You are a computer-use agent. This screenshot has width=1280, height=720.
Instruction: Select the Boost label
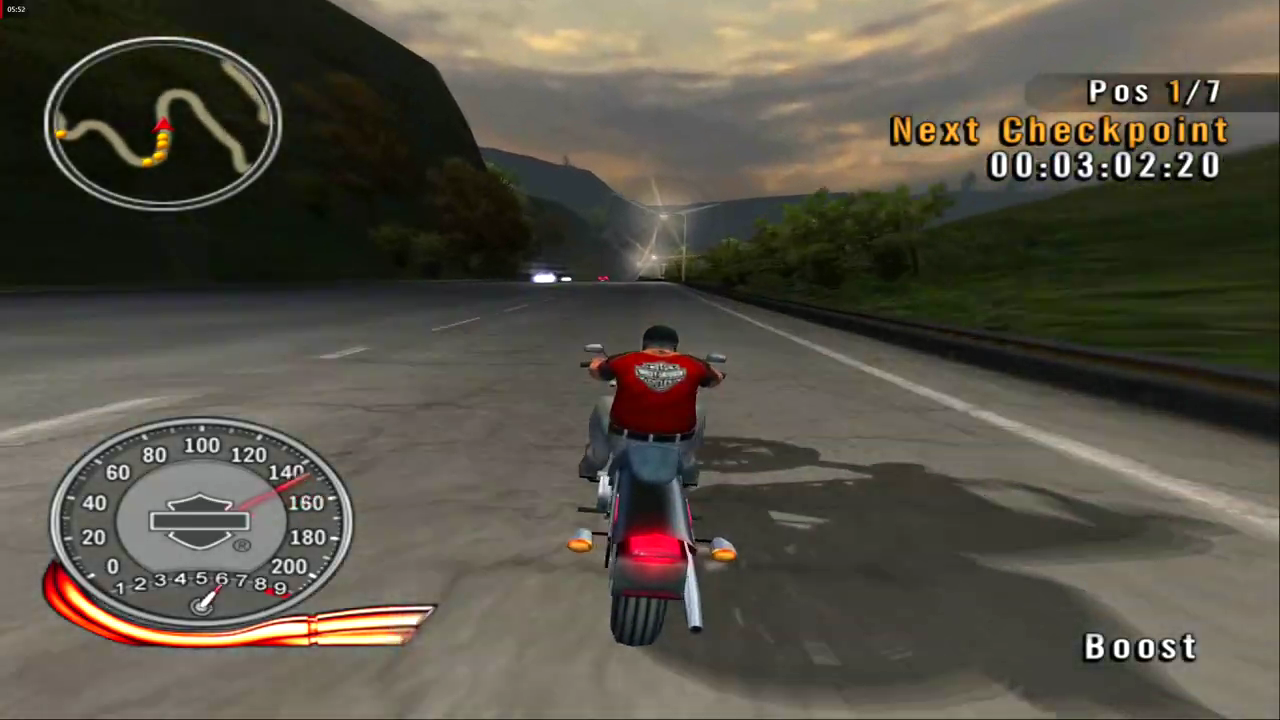click(x=1139, y=646)
